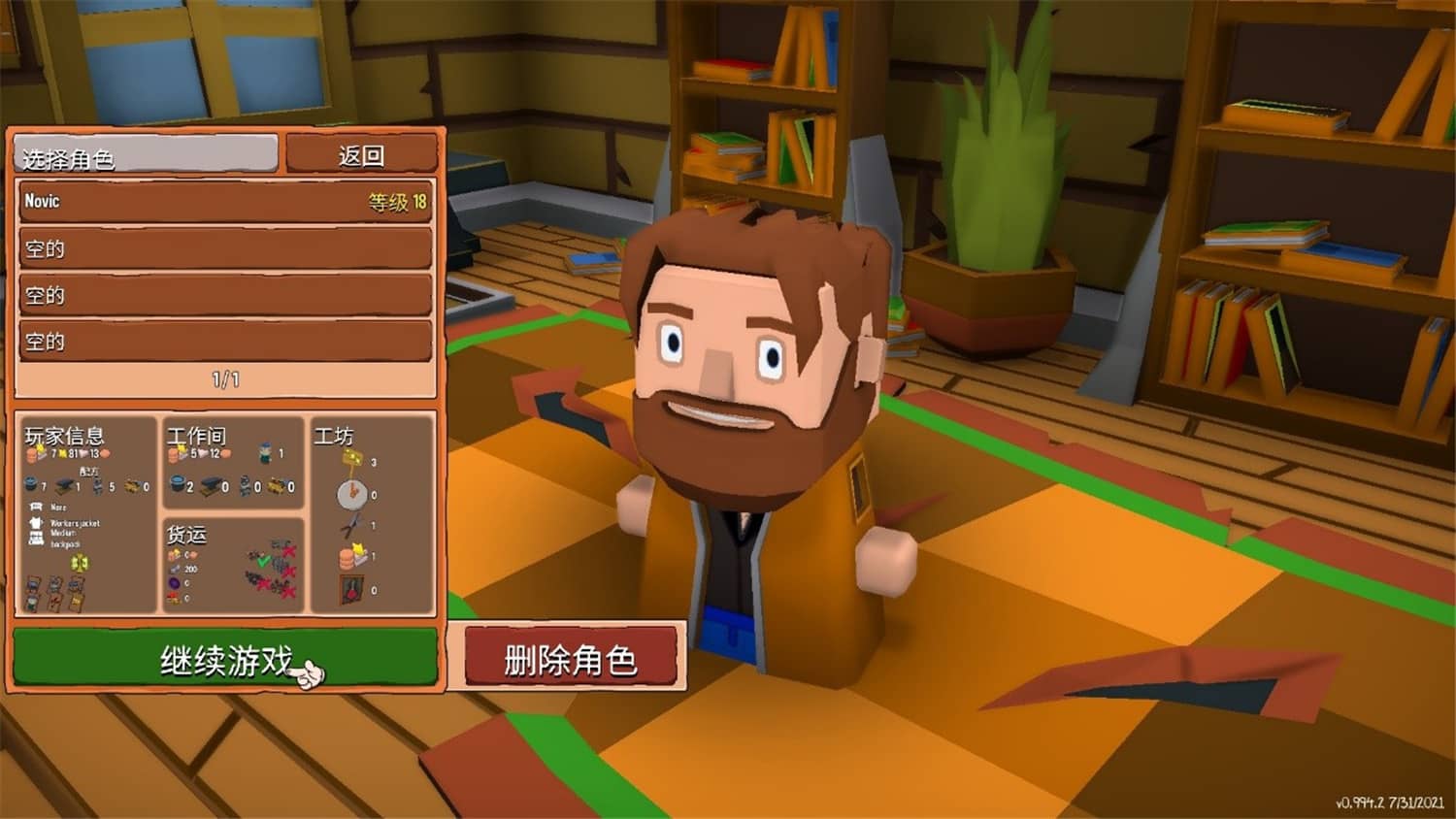Click the anvil icon in the 工作间 panel
The image size is (1456, 819).
tap(210, 487)
